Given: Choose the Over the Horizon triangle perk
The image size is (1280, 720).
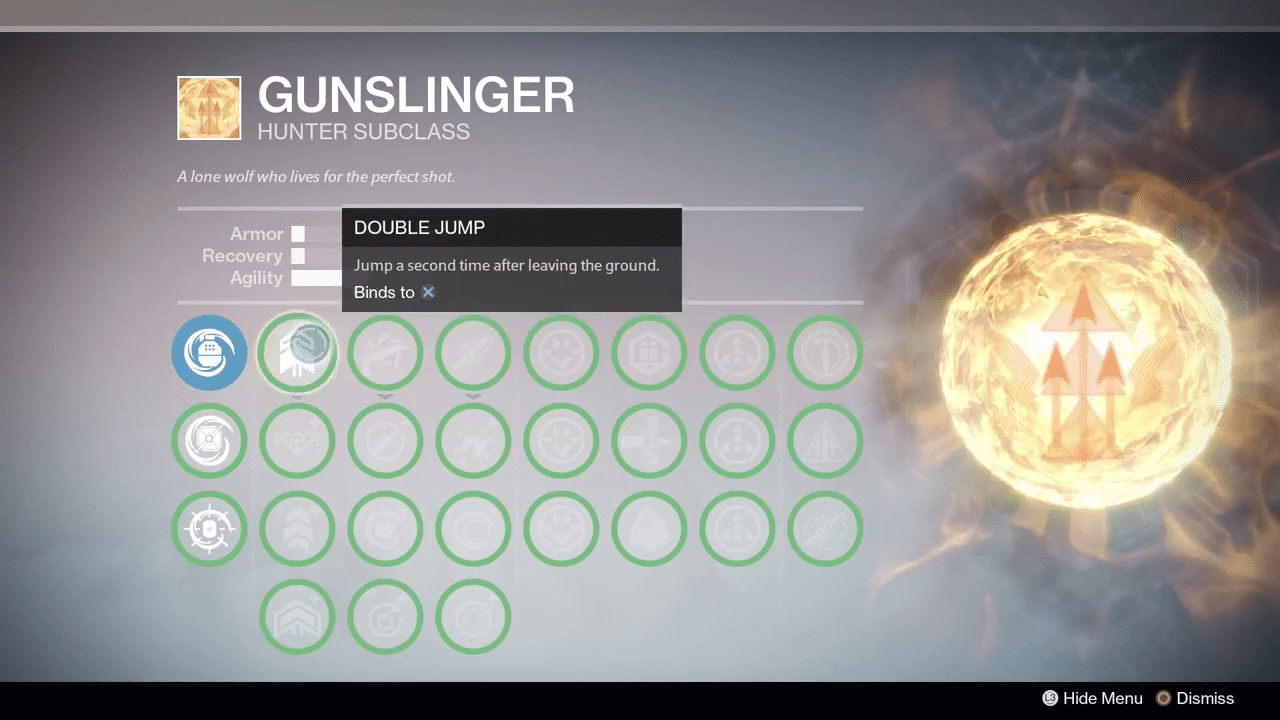Looking at the screenshot, I should pos(825,440).
